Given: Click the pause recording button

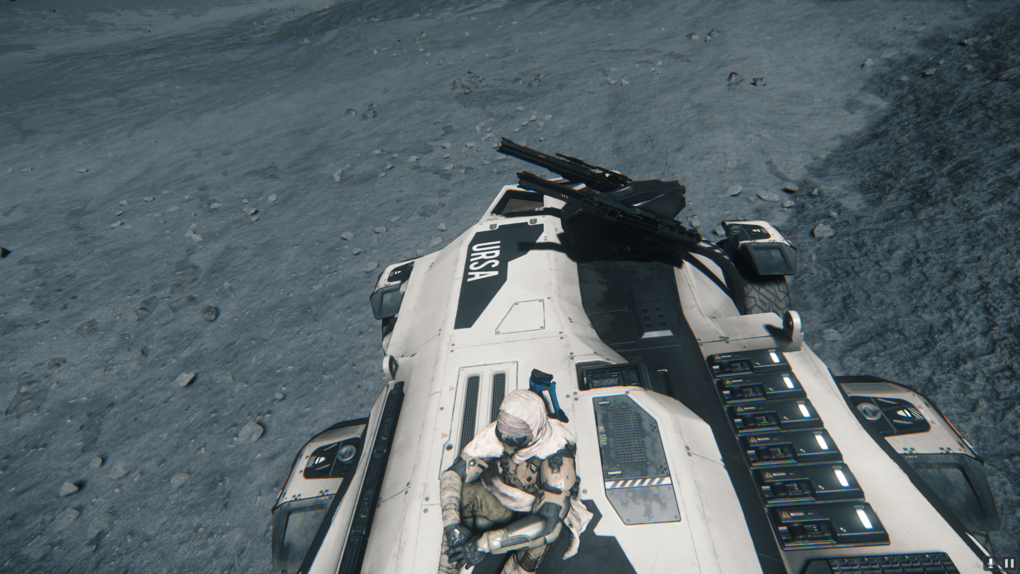Looking at the screenshot, I should point(1009,564).
